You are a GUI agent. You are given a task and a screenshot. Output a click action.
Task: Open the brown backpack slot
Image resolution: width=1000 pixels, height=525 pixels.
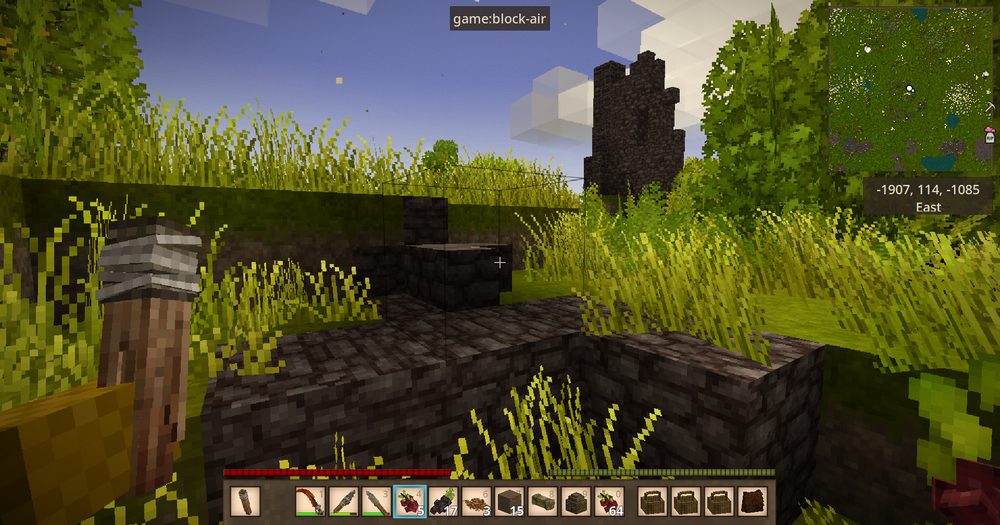coord(753,500)
